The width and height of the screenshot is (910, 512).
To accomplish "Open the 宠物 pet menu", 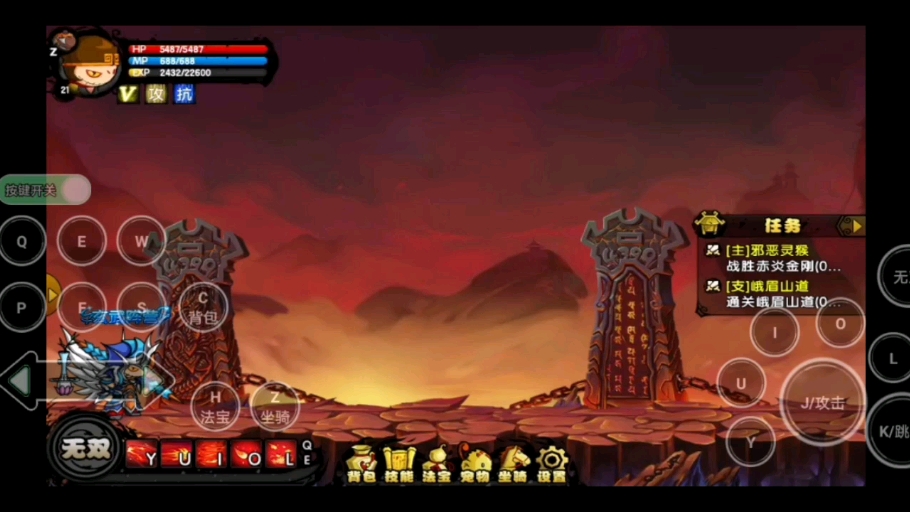I will pyautogui.click(x=474, y=464).
